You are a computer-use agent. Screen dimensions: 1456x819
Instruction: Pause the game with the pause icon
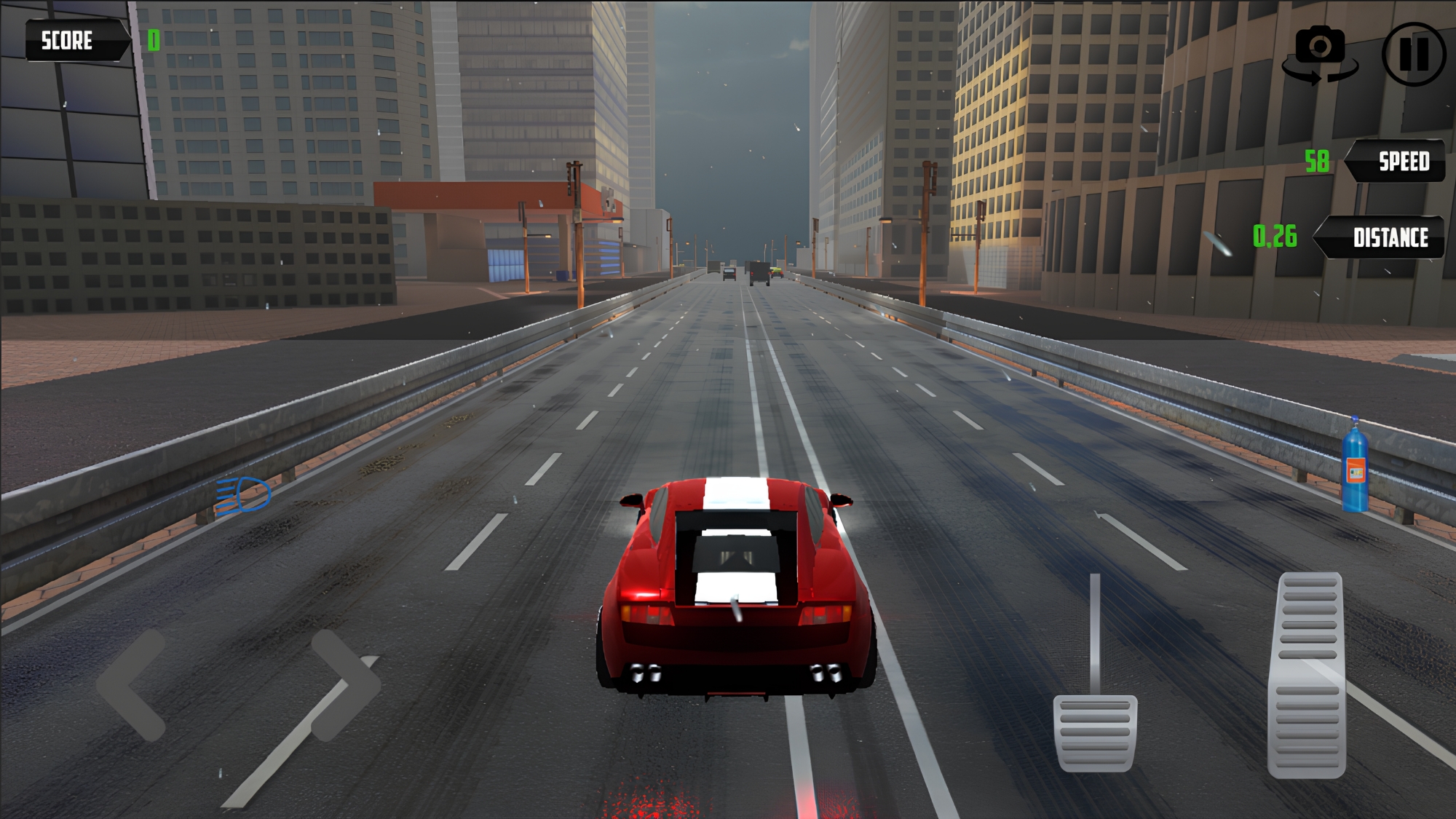click(x=1413, y=52)
